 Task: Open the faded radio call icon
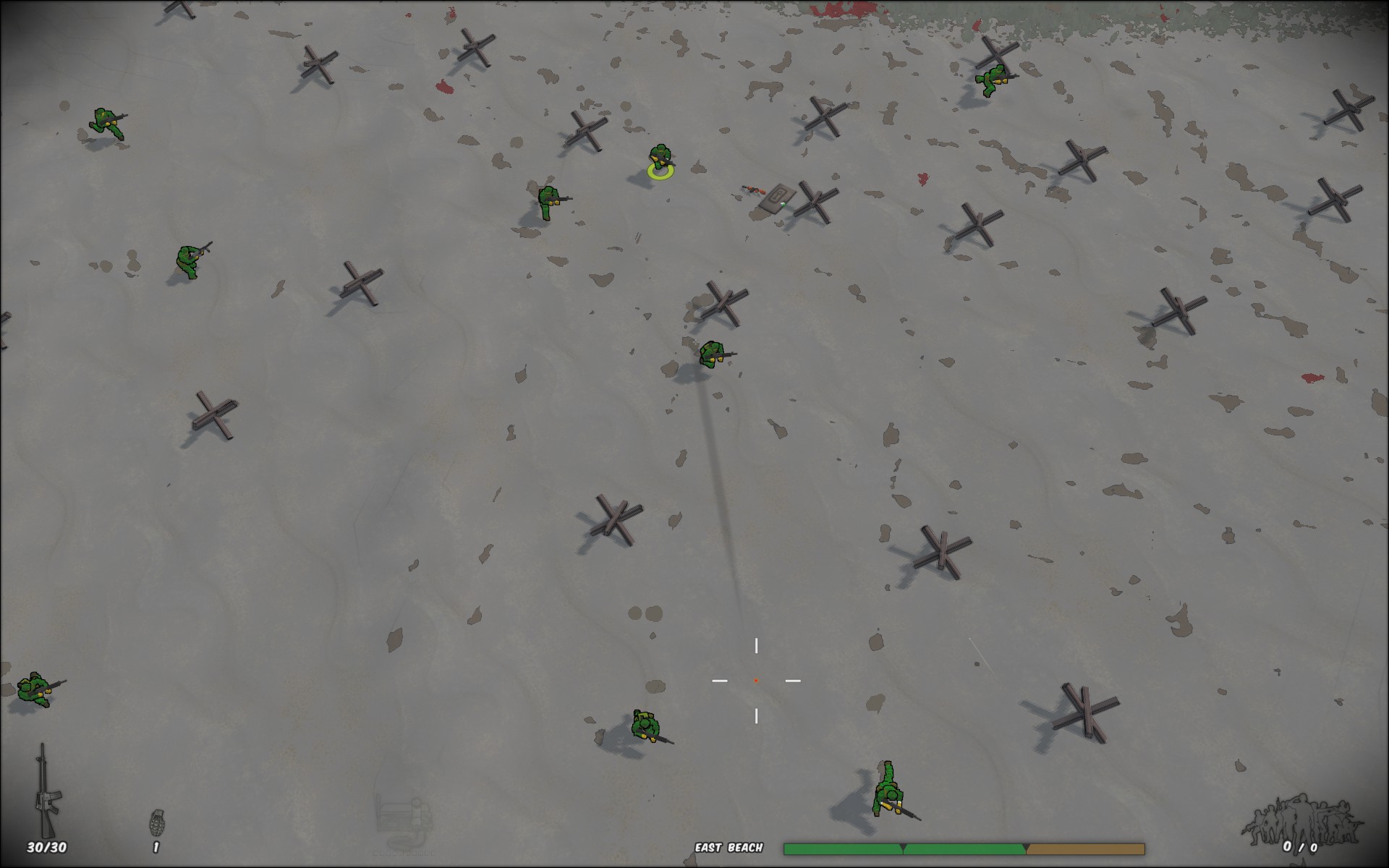tap(404, 821)
